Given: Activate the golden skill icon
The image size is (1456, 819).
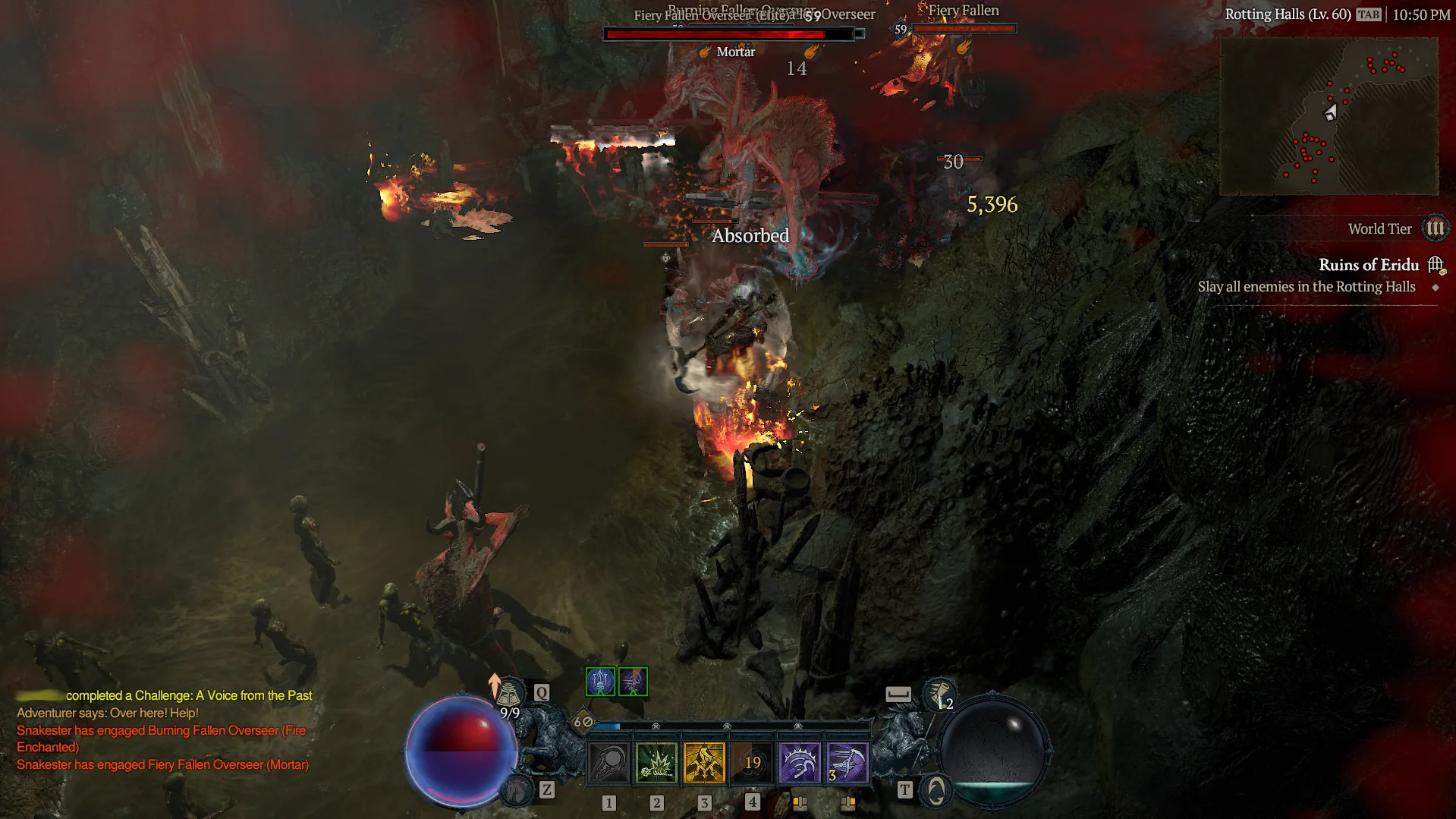Looking at the screenshot, I should click(704, 762).
